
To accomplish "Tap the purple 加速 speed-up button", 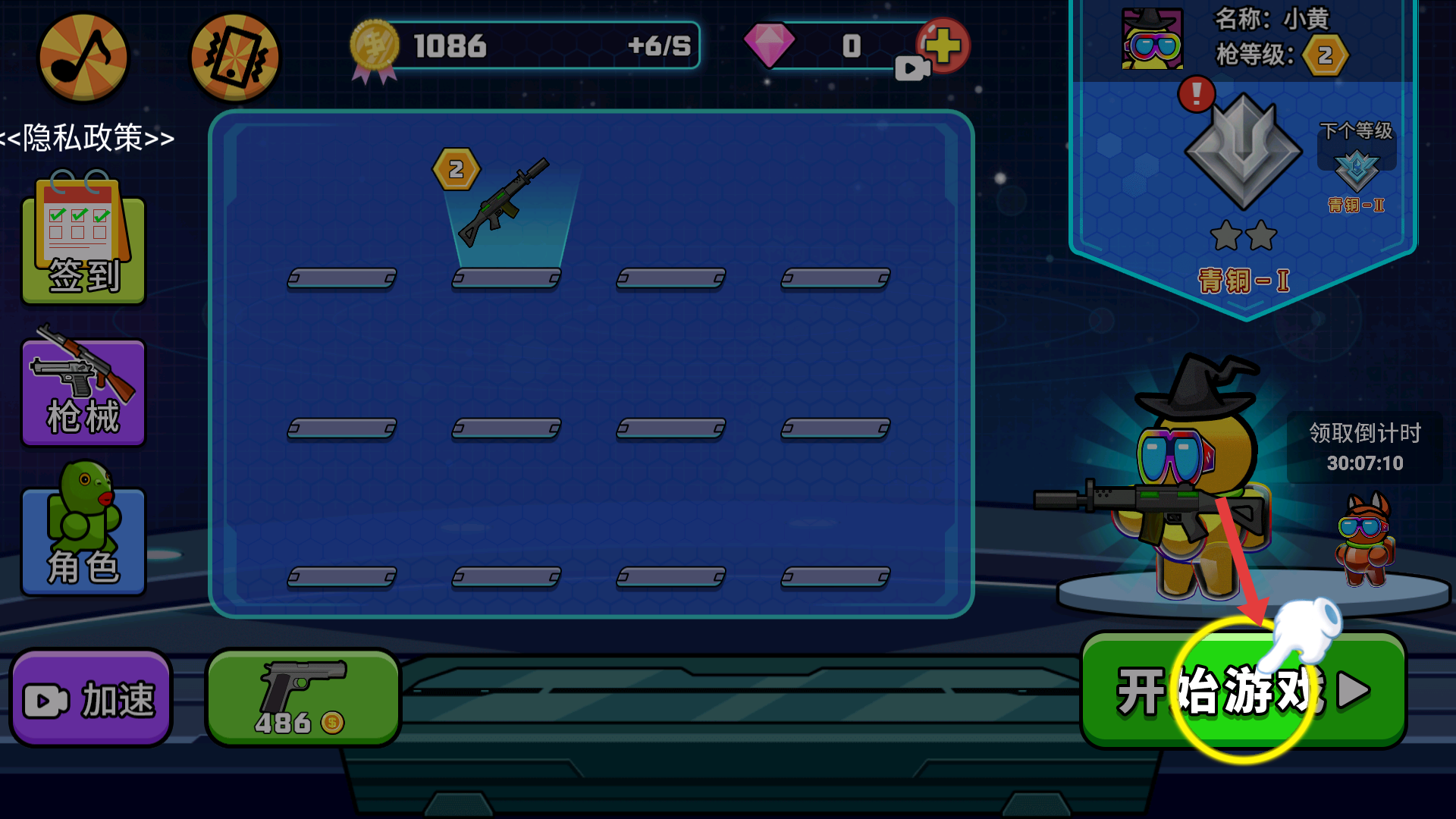I will click(91, 698).
